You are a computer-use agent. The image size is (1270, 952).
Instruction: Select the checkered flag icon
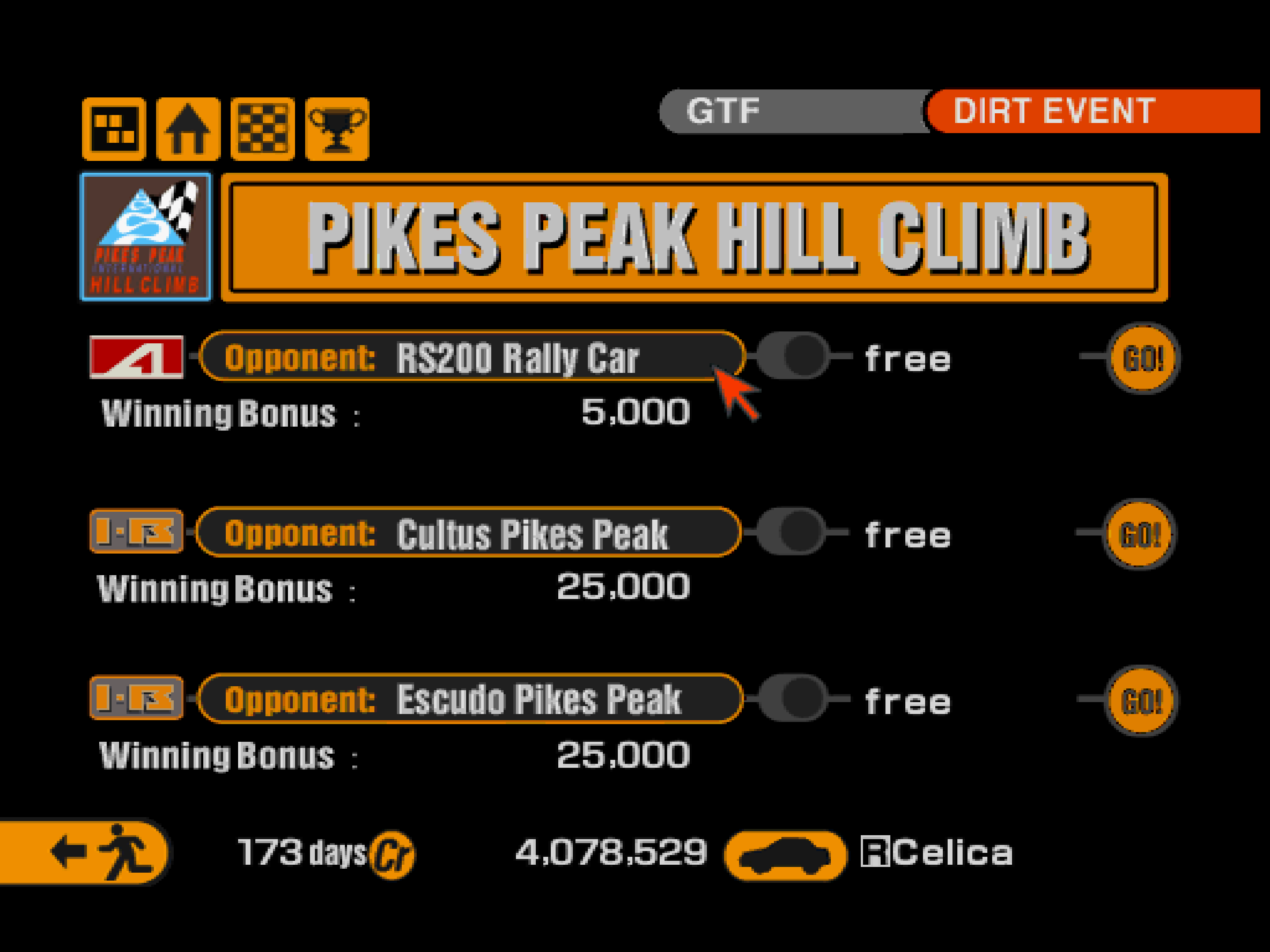click(x=262, y=129)
